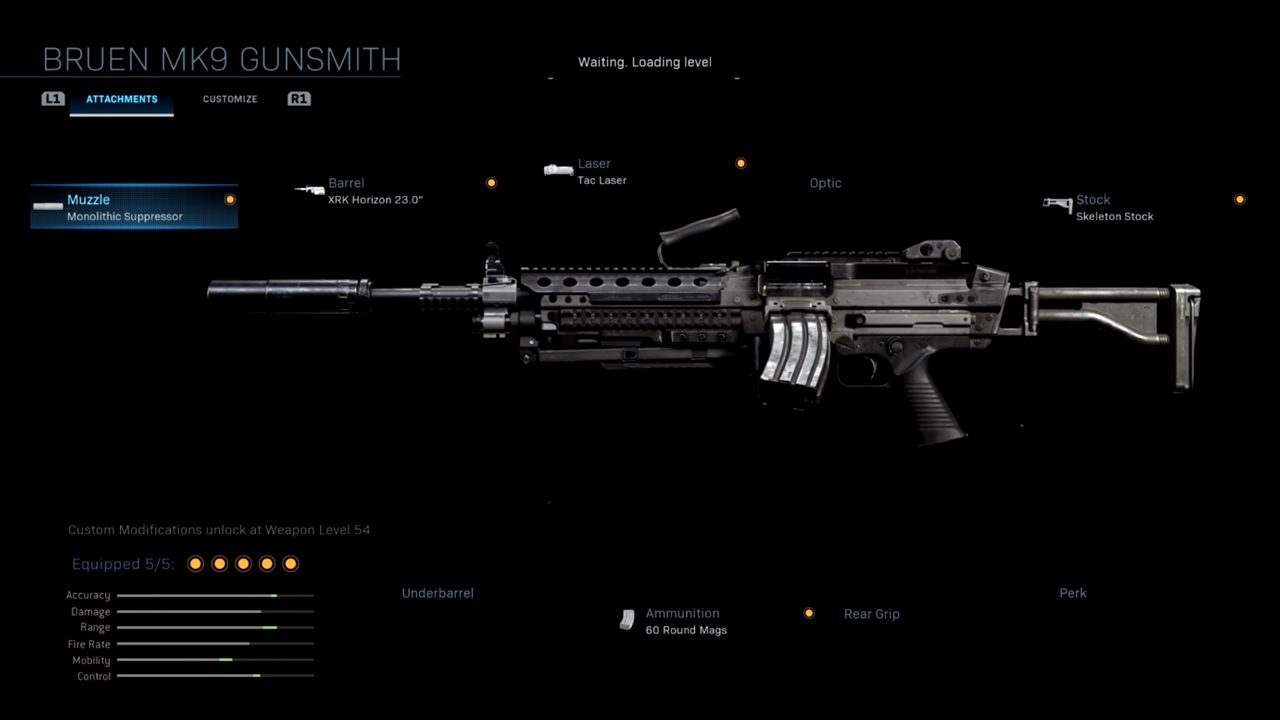Select the Ammunition 60 Round Mags slot
1280x720 pixels.
(x=685, y=621)
